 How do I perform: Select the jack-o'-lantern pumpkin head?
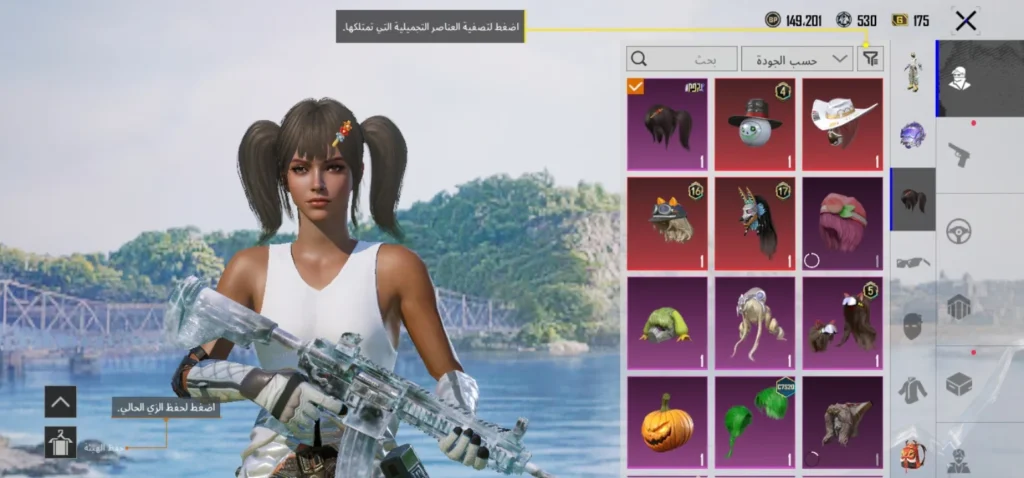(x=667, y=420)
